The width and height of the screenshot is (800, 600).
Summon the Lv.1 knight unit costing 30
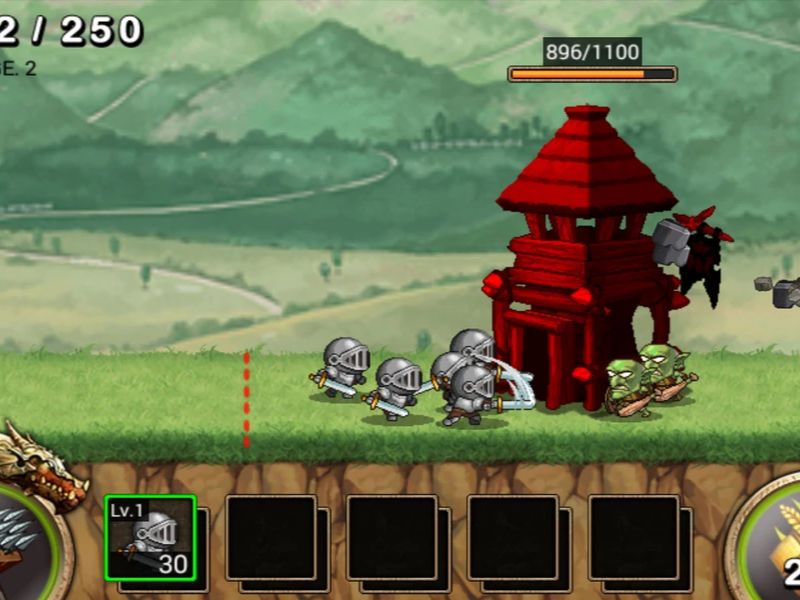tap(150, 538)
